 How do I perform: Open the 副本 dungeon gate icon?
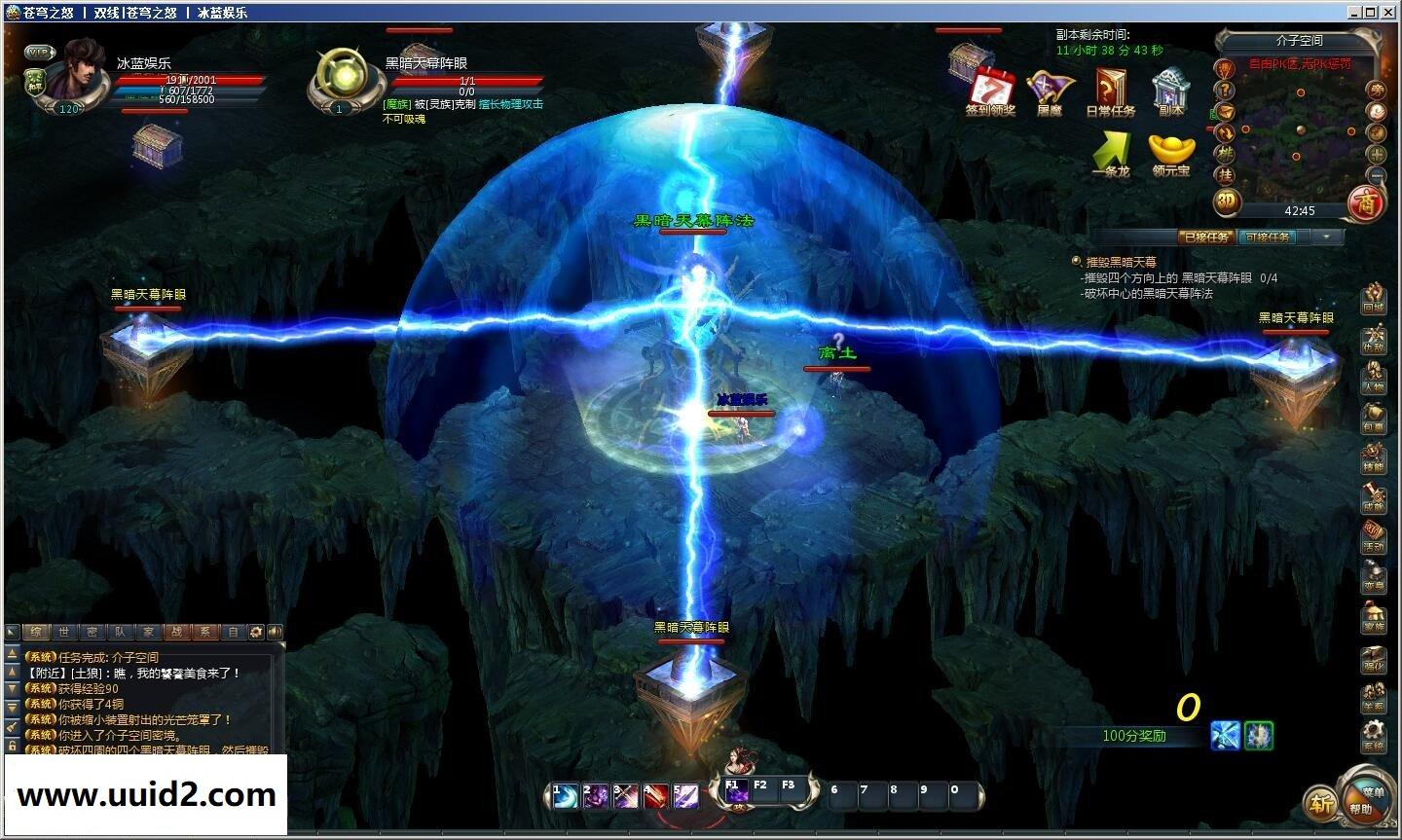pos(1170,88)
